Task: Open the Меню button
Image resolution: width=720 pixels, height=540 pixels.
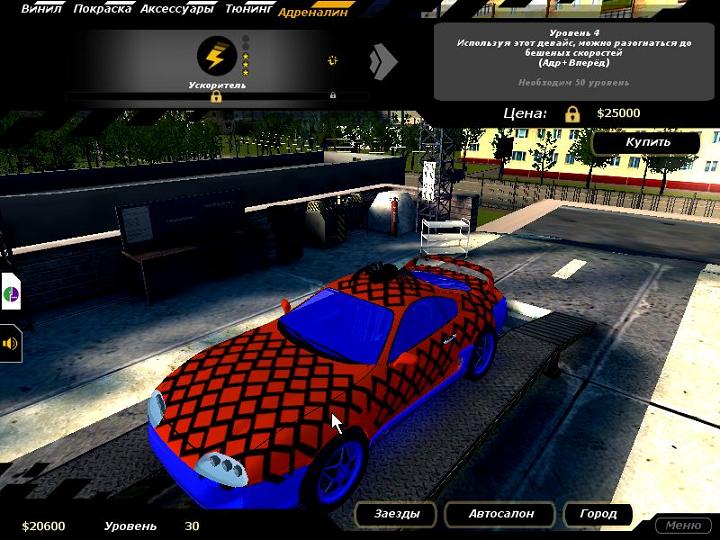Action: [x=683, y=525]
